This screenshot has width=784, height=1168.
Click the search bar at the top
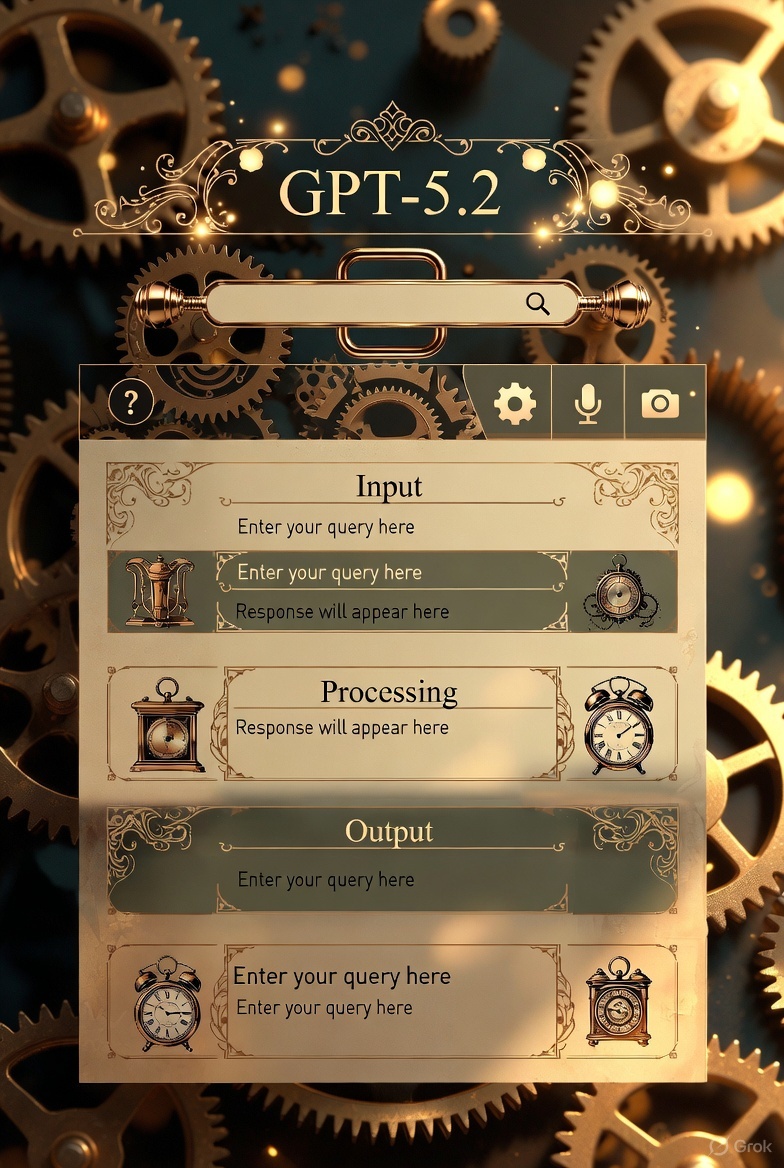pyautogui.click(x=370, y=303)
